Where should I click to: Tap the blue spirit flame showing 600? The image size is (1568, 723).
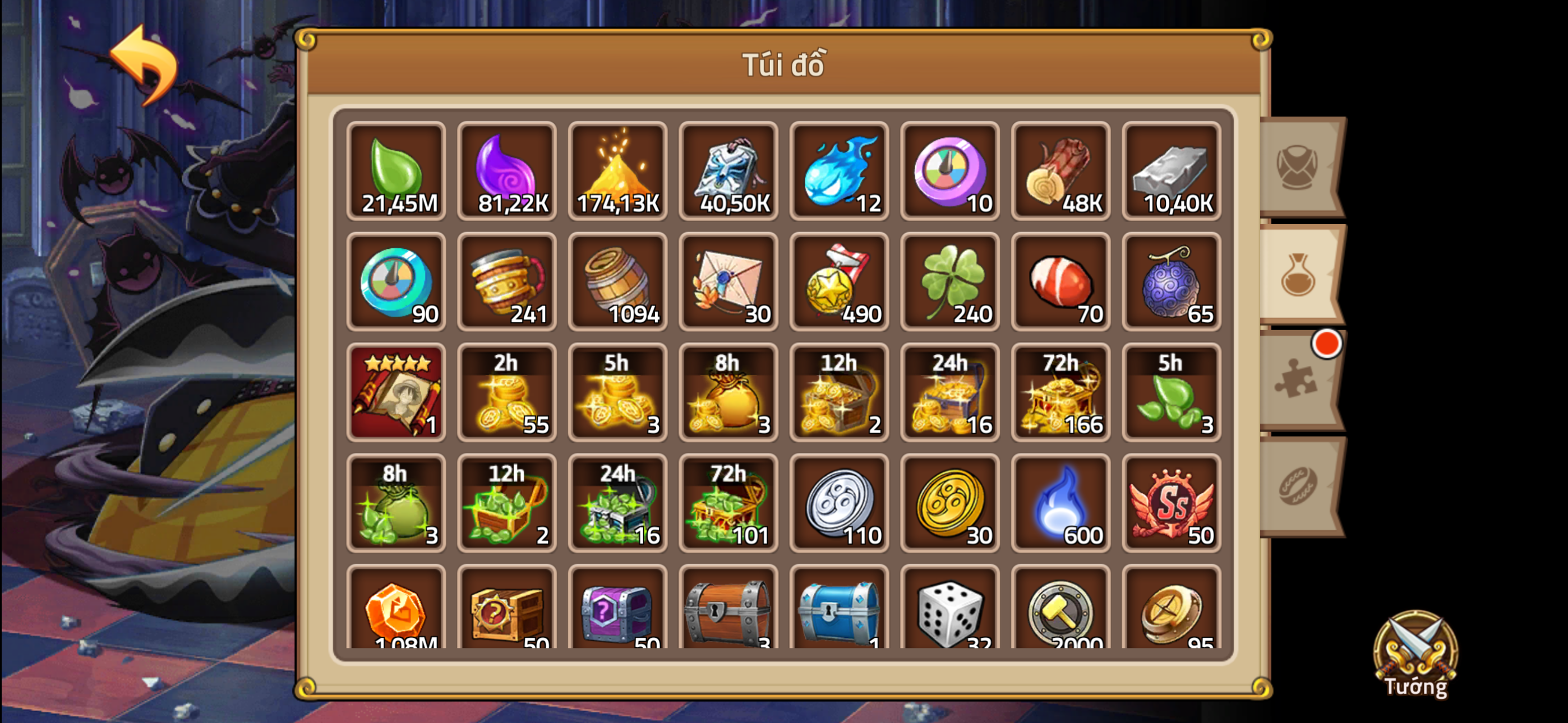coord(1061,504)
